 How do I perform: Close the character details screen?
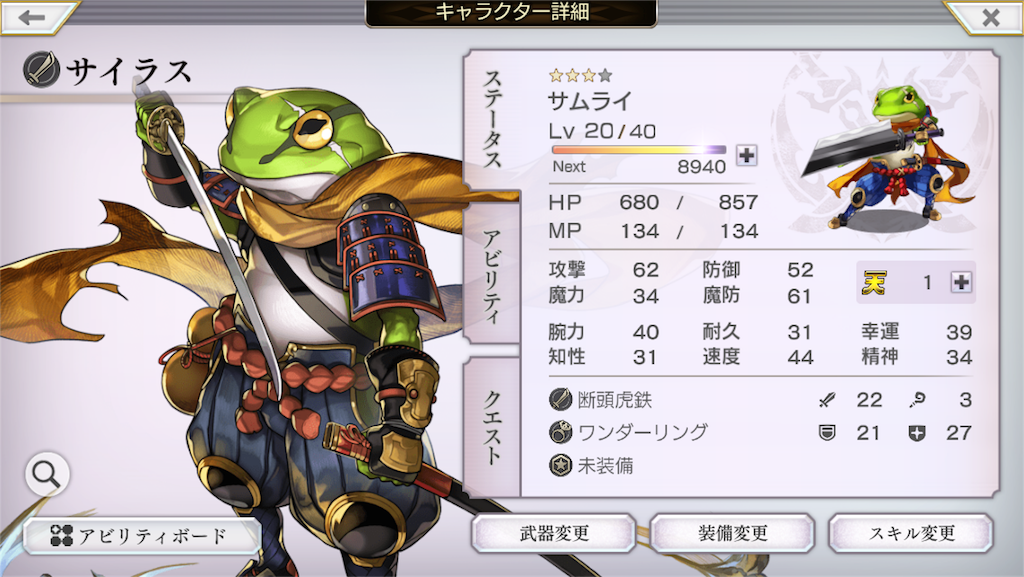[989, 17]
